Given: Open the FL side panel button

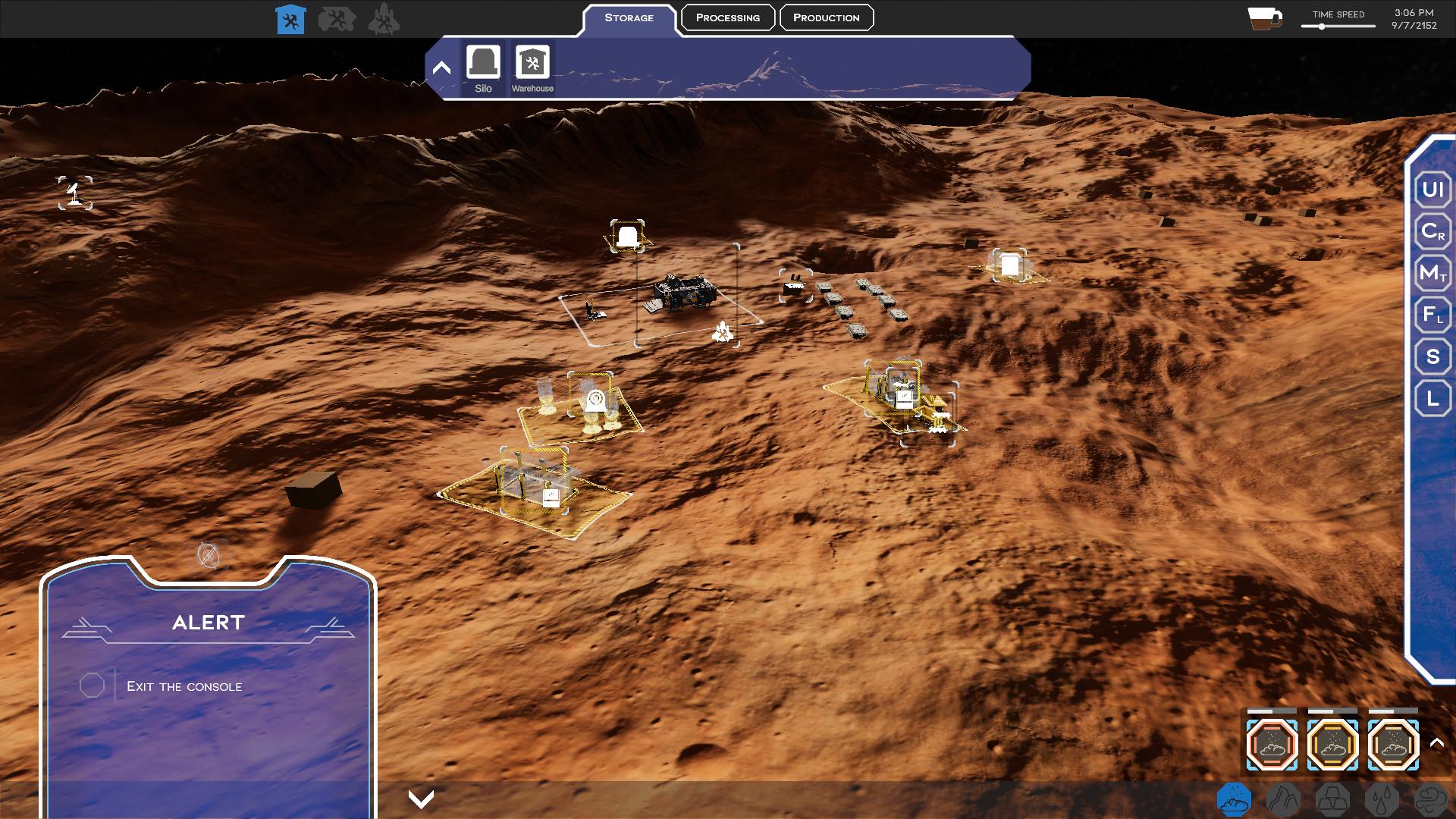Looking at the screenshot, I should coord(1432,315).
